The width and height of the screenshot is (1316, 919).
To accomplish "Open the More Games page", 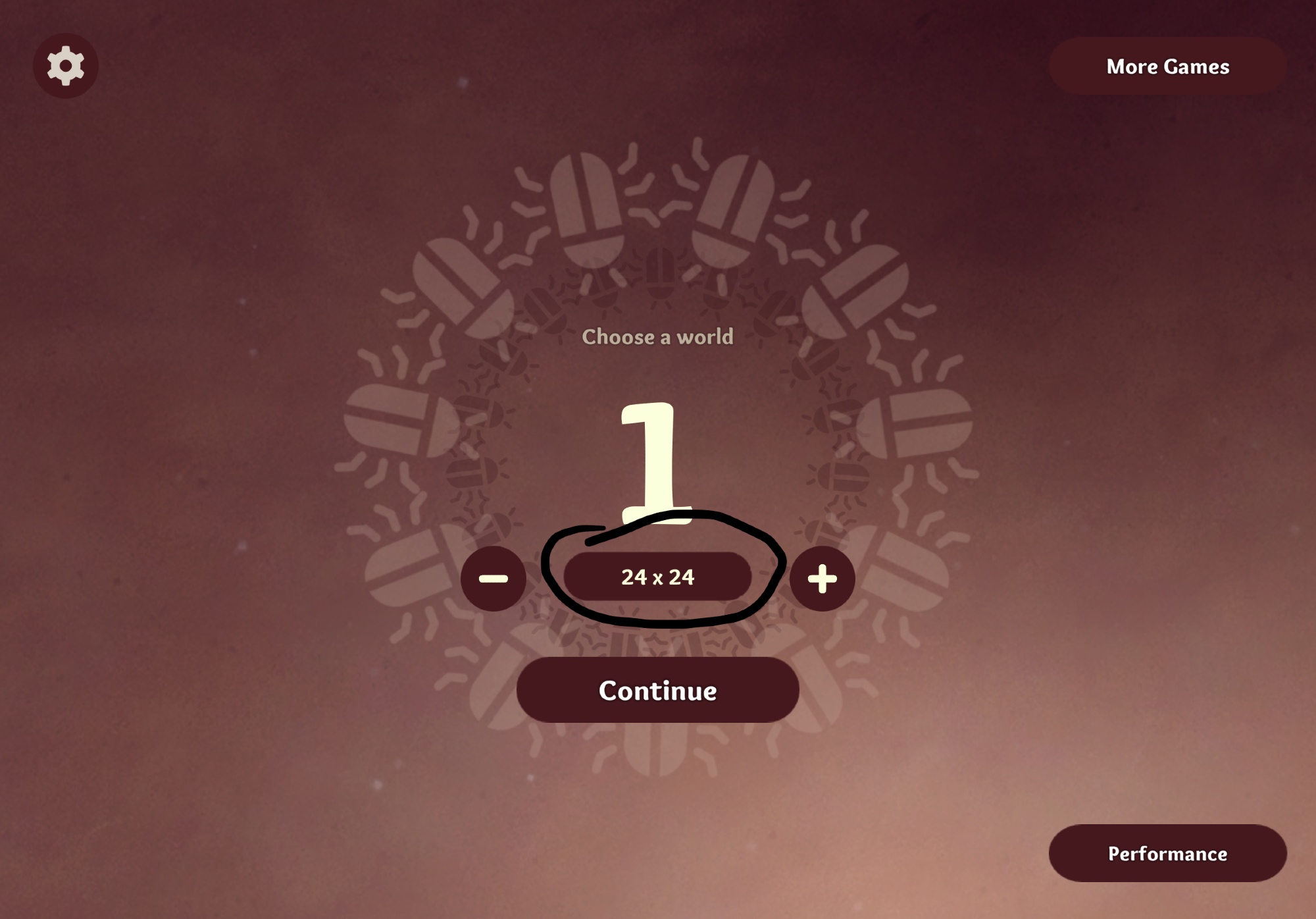I will pos(1167,66).
